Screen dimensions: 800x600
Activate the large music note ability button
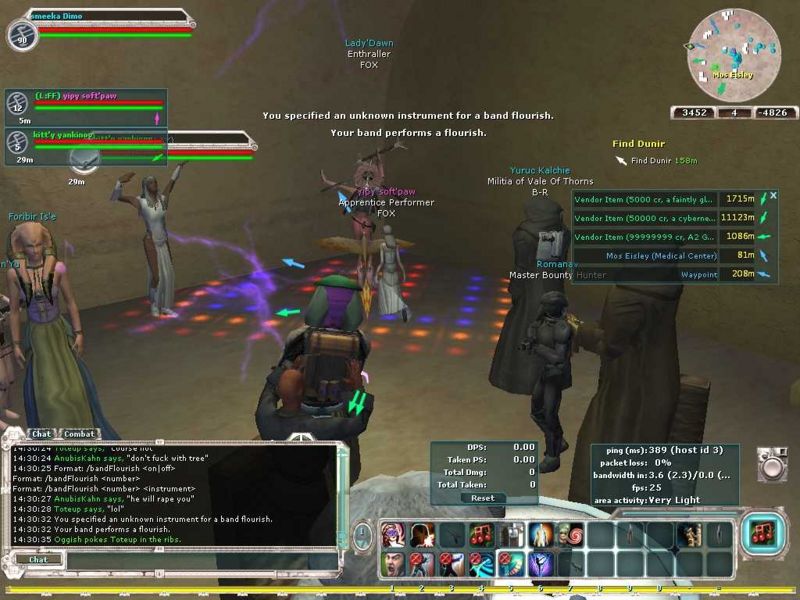(x=762, y=534)
